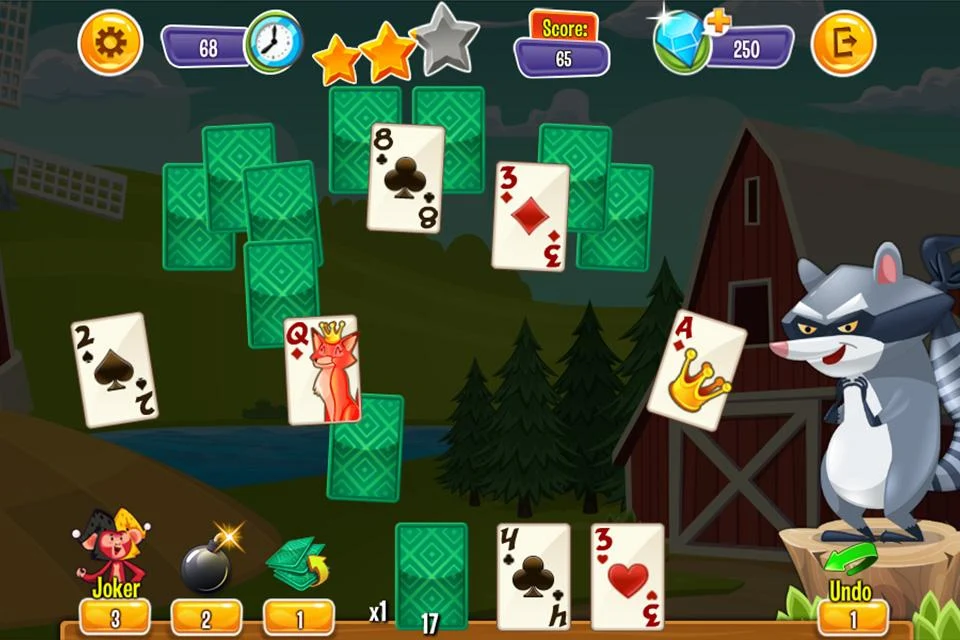This screenshot has height=640, width=960.
Task: Play the ace of diamonds crown card
Action: (x=696, y=371)
